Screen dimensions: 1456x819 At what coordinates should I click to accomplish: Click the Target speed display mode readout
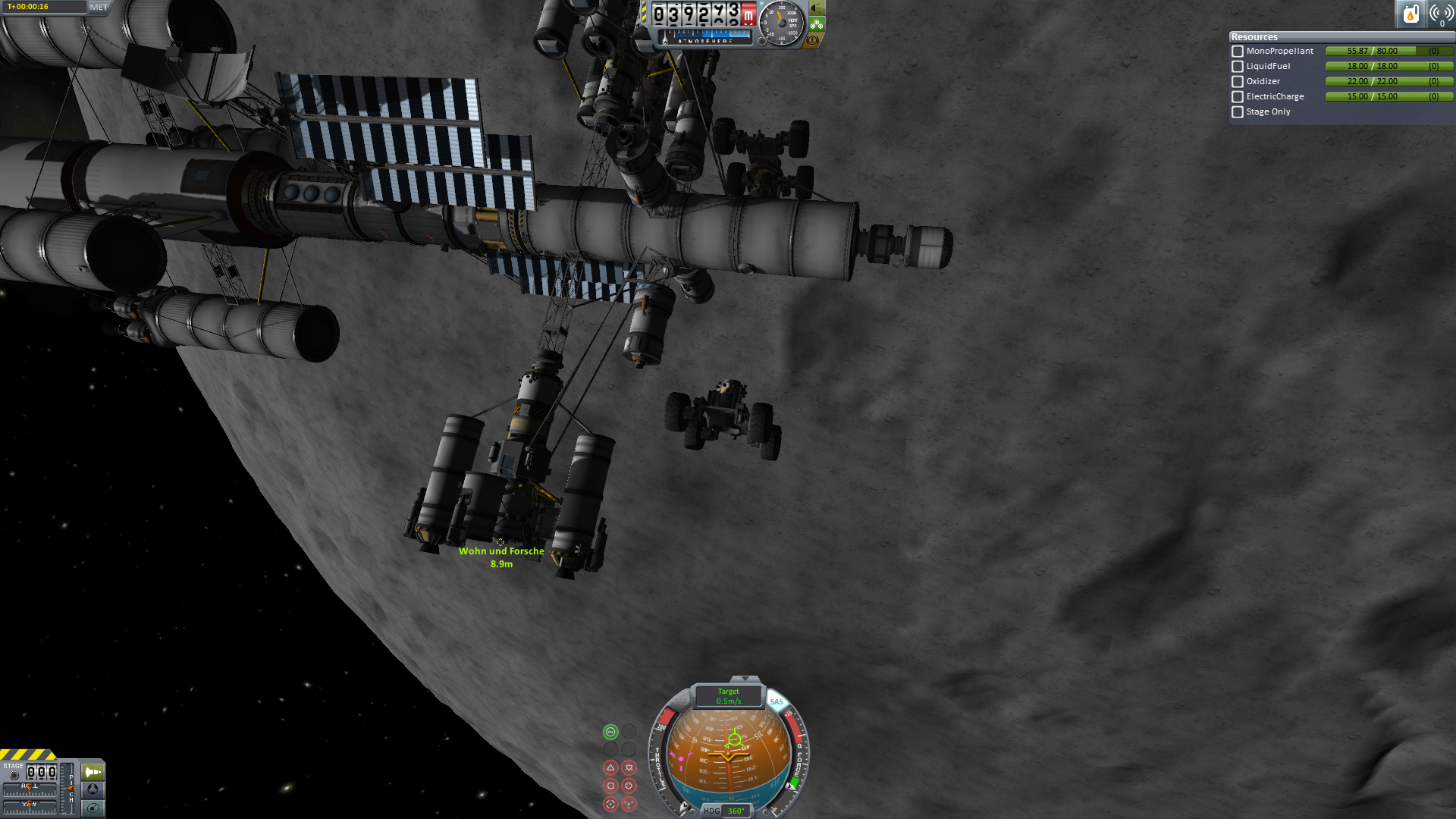point(728,696)
